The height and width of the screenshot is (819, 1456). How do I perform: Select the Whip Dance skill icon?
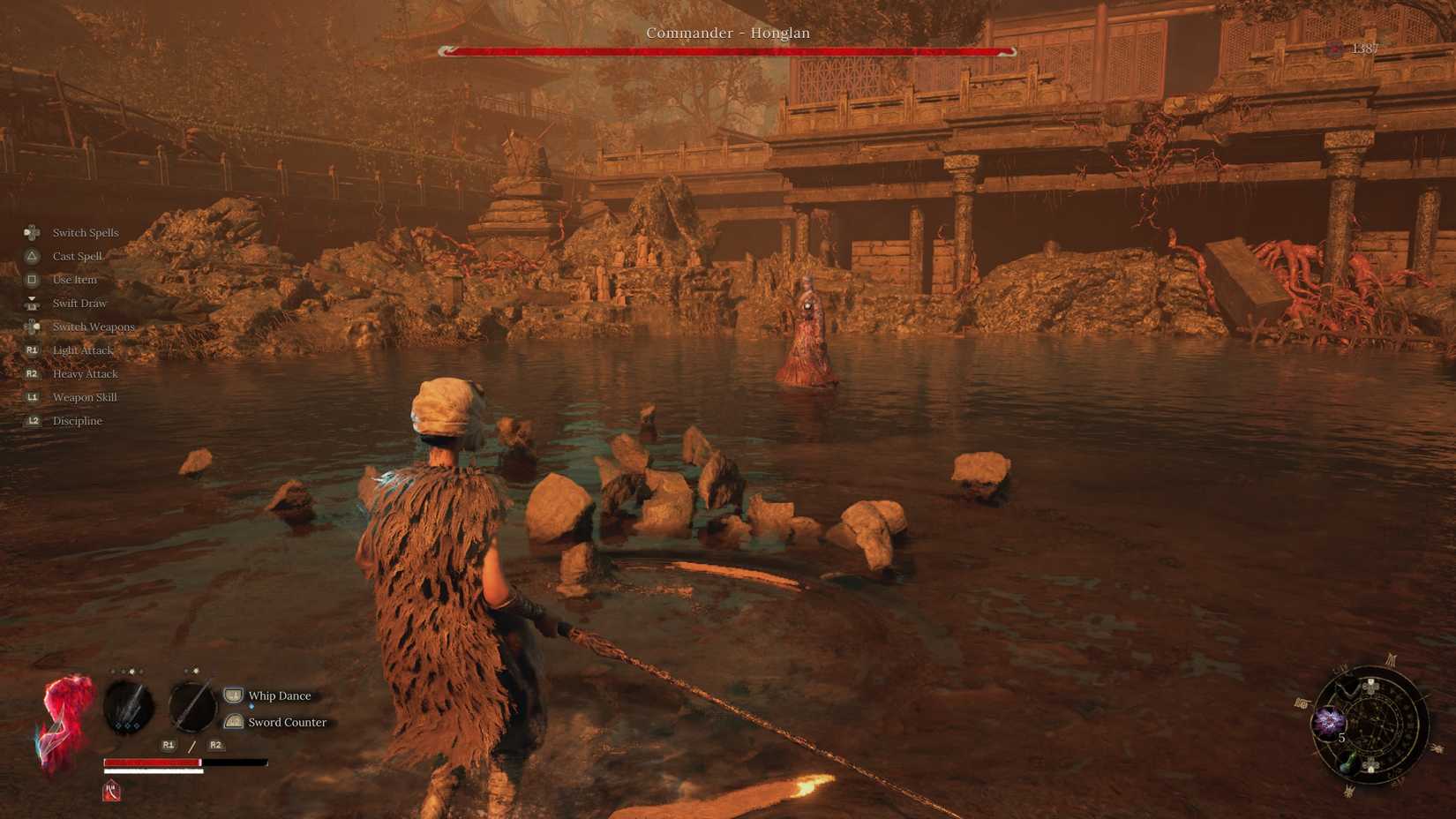click(x=233, y=695)
